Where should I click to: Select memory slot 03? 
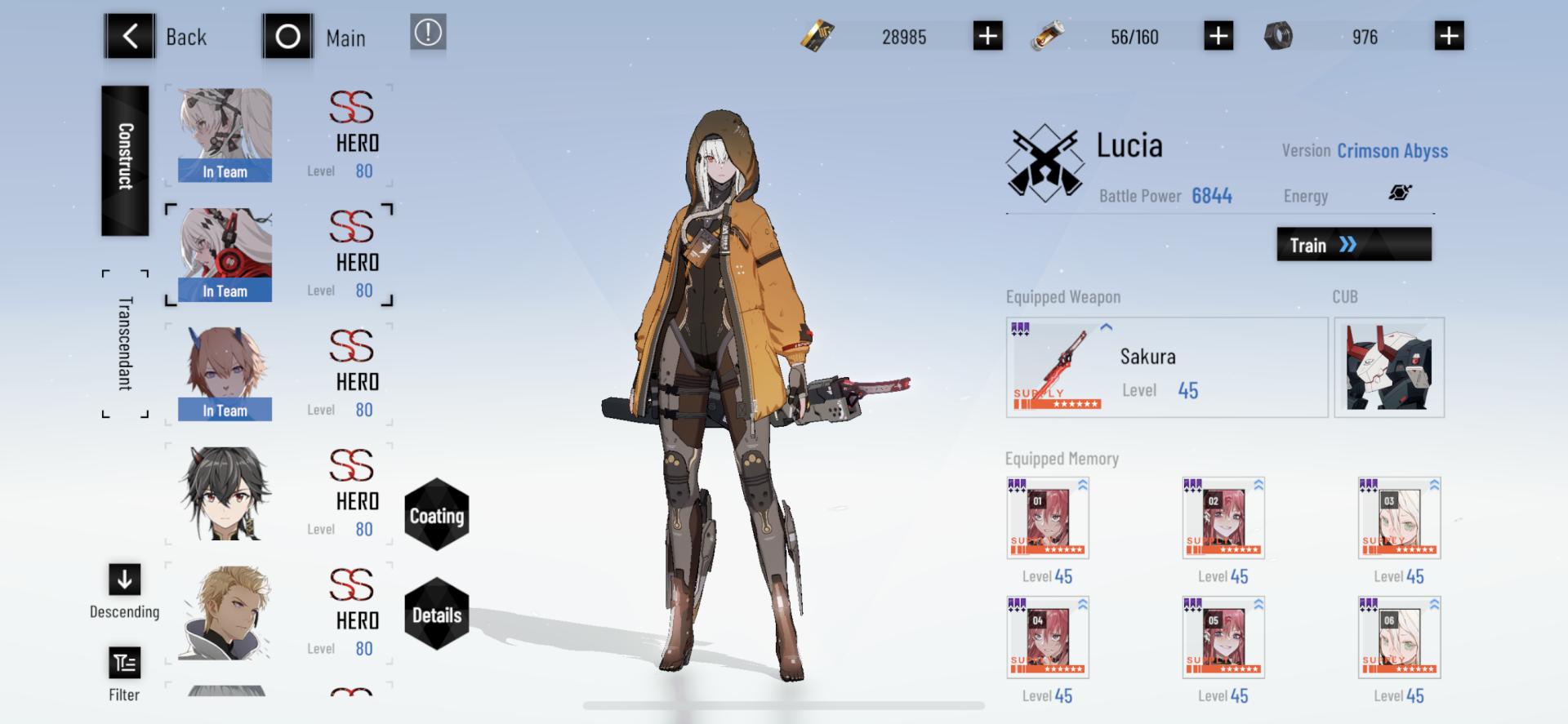pos(1399,518)
